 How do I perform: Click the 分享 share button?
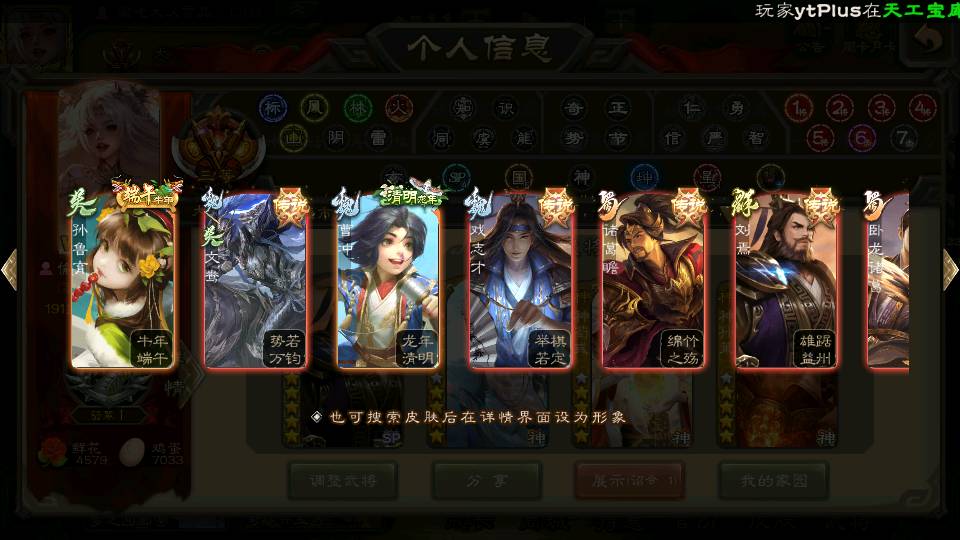(x=487, y=481)
